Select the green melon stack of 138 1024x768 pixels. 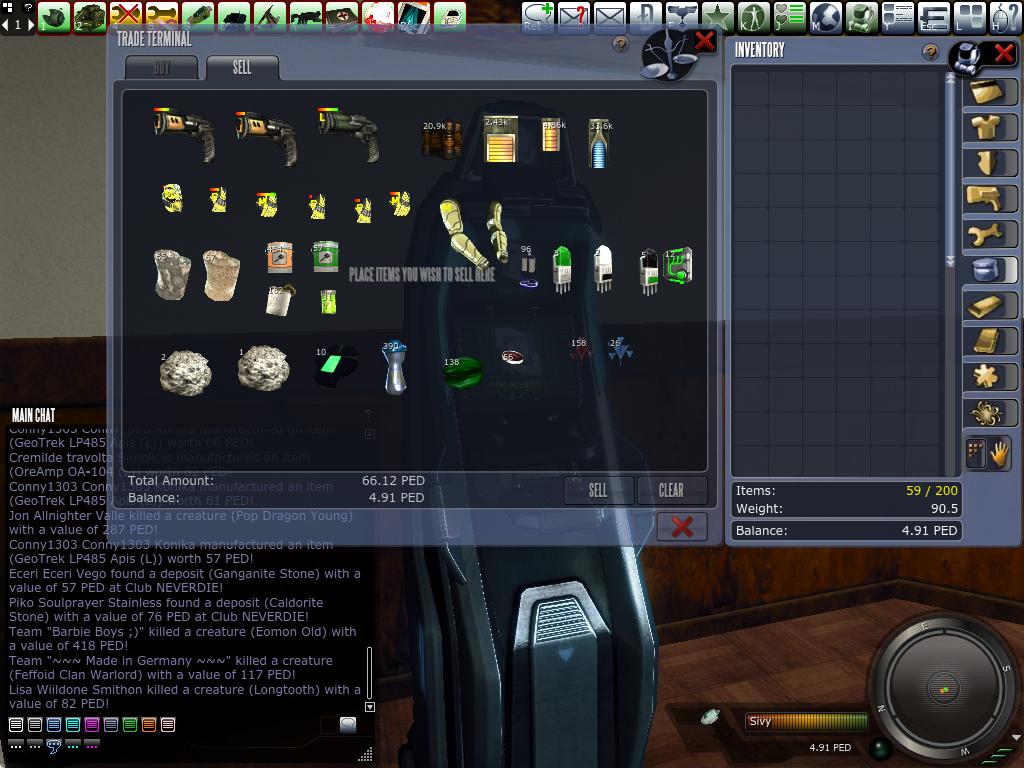click(x=462, y=371)
